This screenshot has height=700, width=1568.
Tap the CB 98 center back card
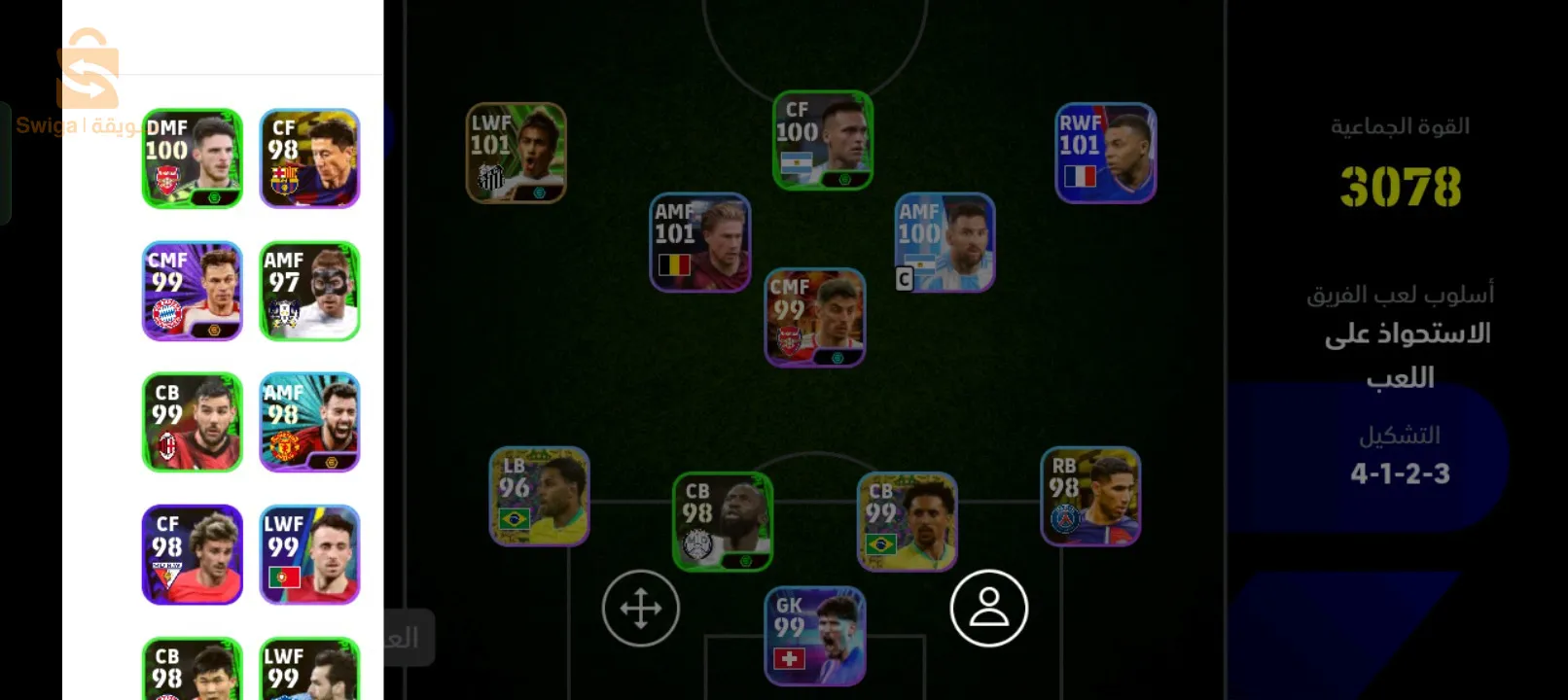tap(723, 521)
